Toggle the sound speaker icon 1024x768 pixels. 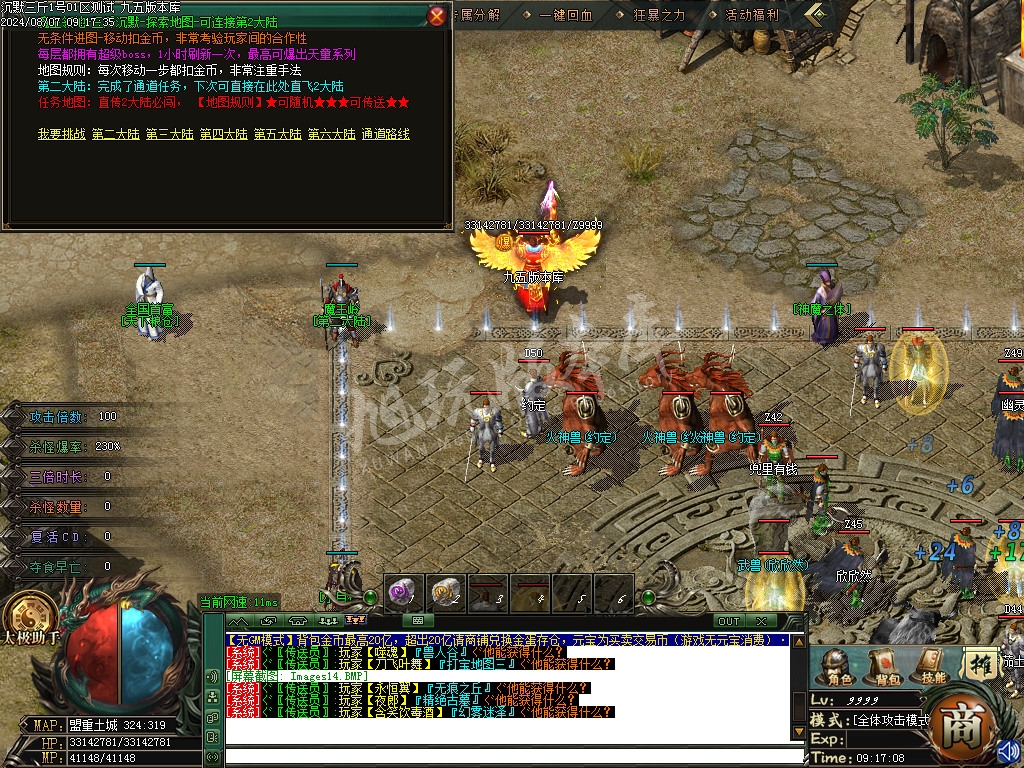pyautogui.click(x=1008, y=748)
